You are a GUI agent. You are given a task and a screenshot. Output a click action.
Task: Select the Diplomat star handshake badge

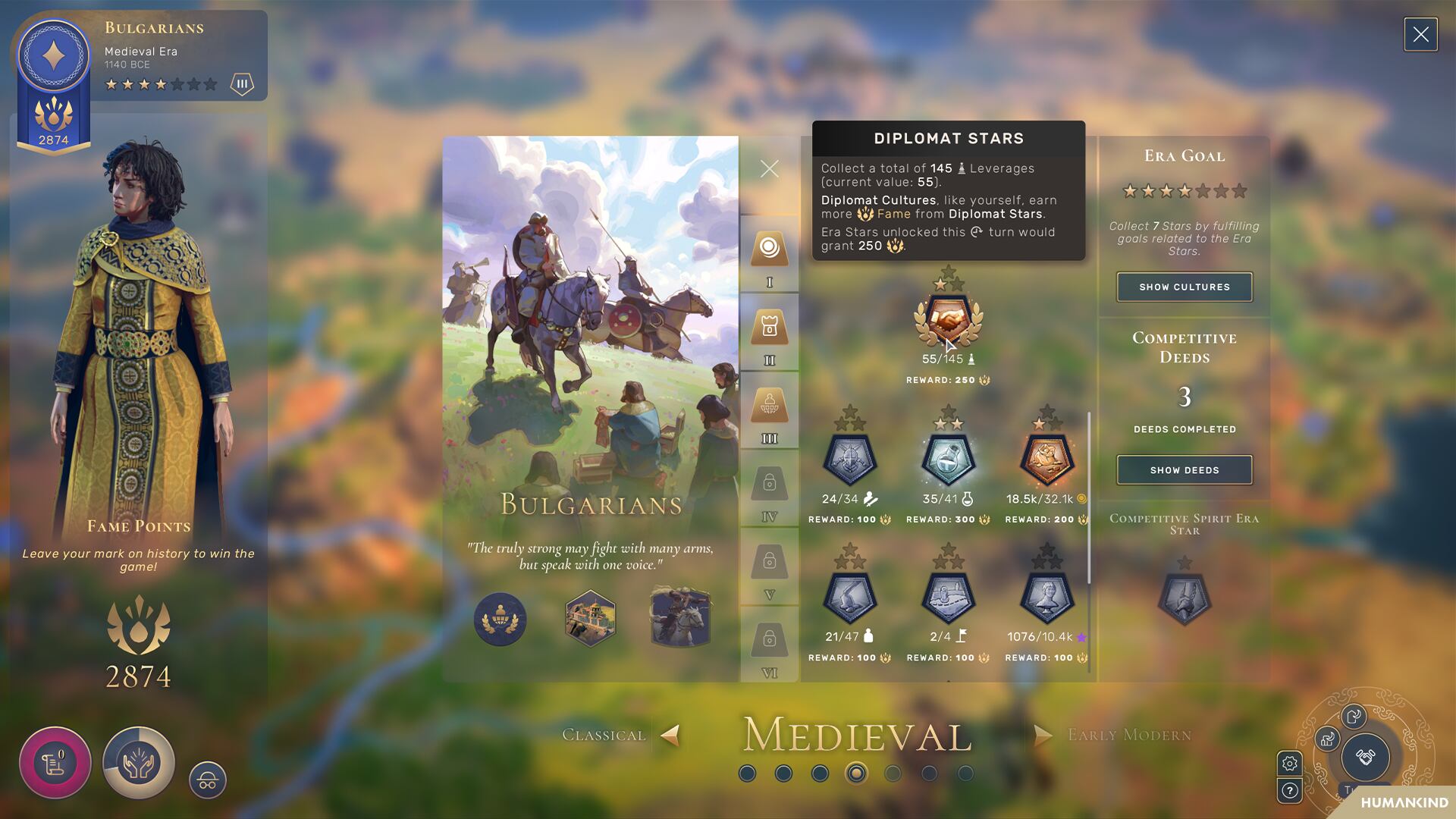pos(948,321)
